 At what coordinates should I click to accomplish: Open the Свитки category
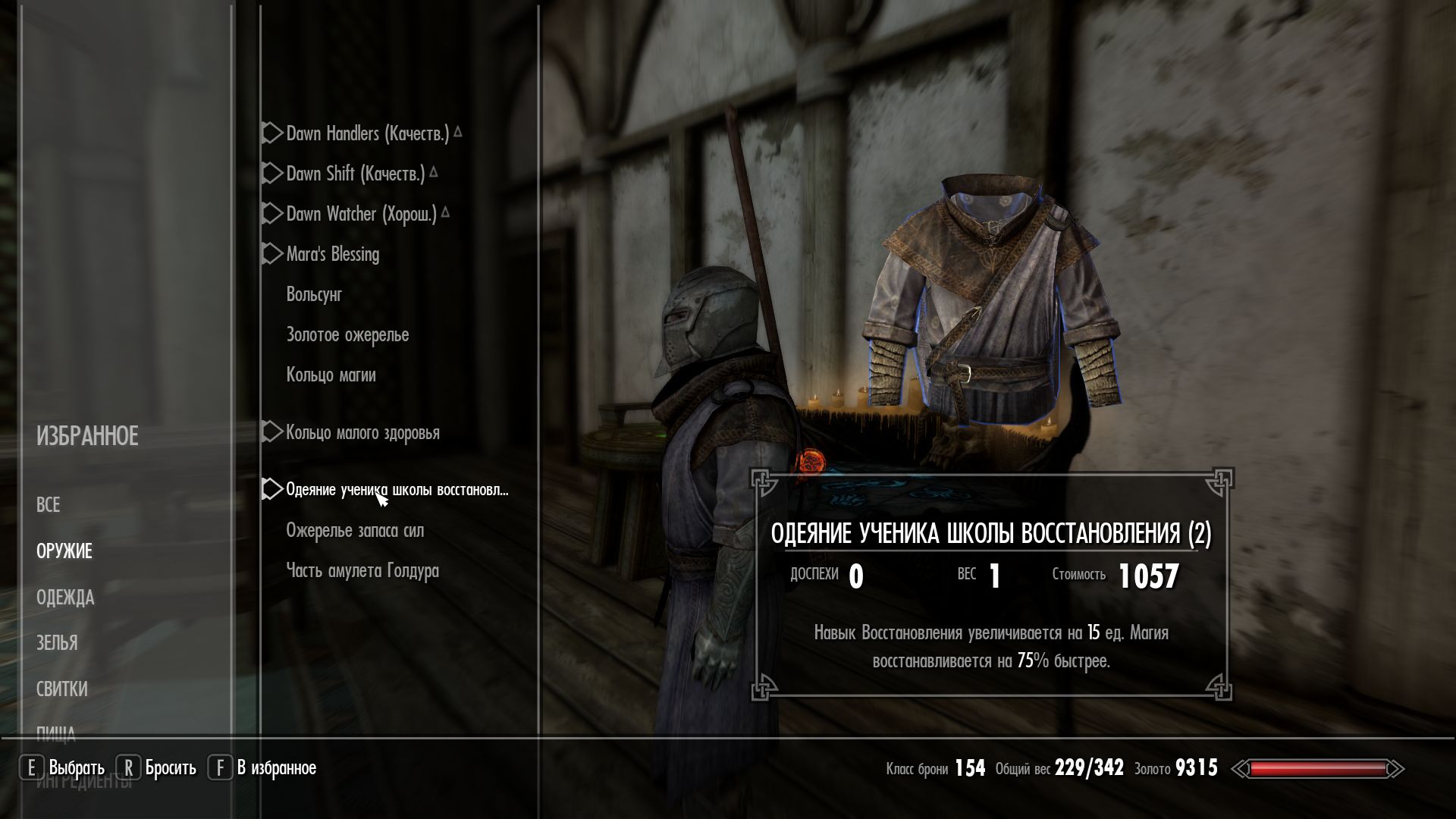pyautogui.click(x=62, y=689)
